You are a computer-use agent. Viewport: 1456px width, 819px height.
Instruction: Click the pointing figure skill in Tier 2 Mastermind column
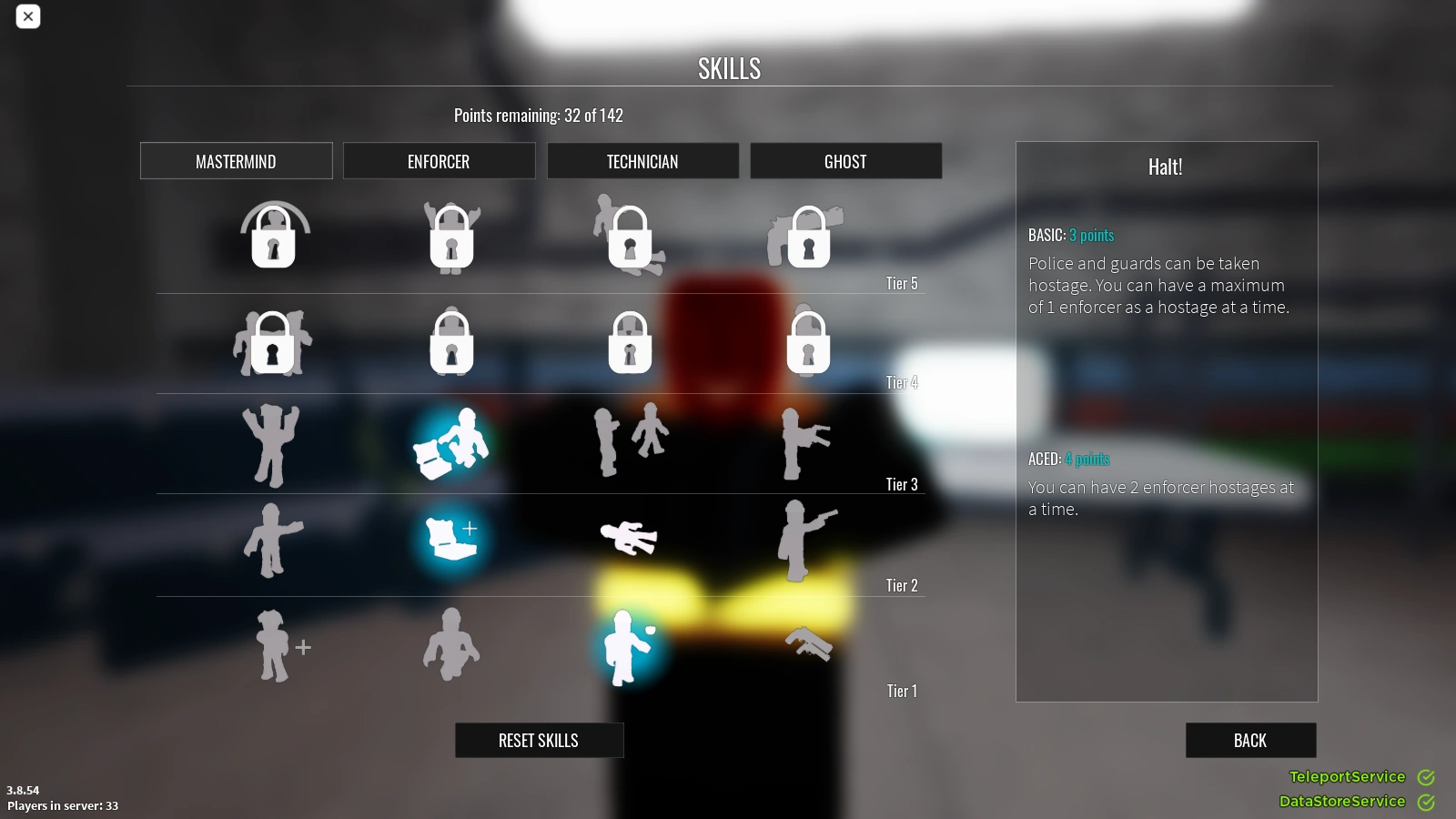coord(273,539)
